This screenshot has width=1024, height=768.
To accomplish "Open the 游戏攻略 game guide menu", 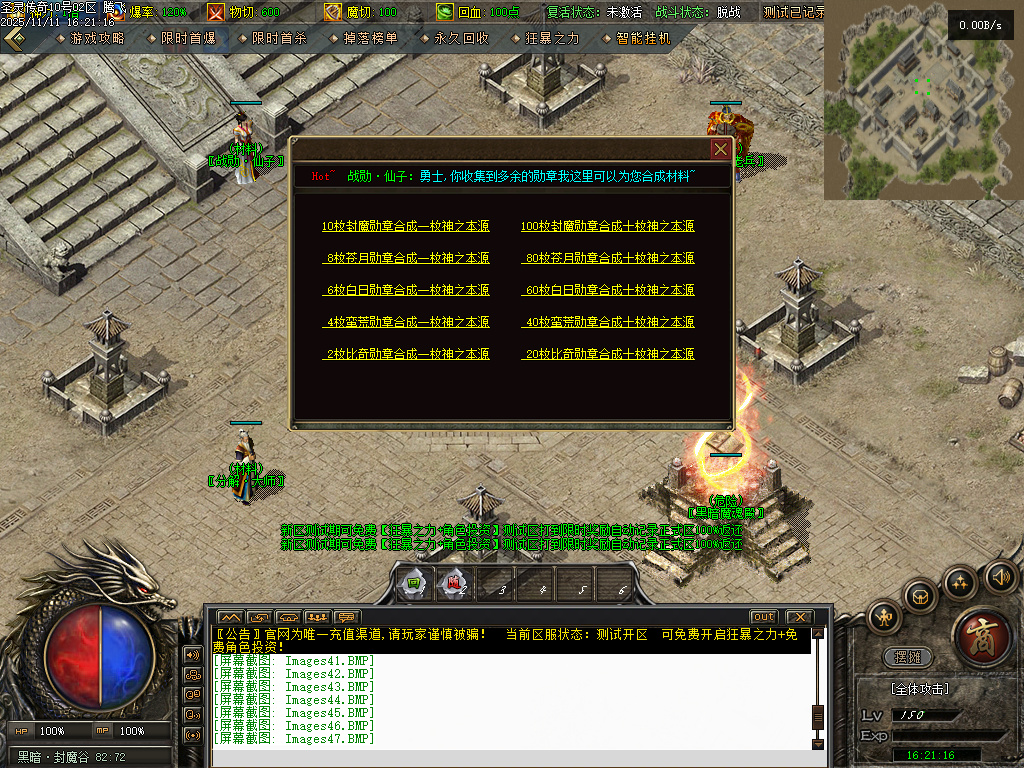I will (97, 38).
